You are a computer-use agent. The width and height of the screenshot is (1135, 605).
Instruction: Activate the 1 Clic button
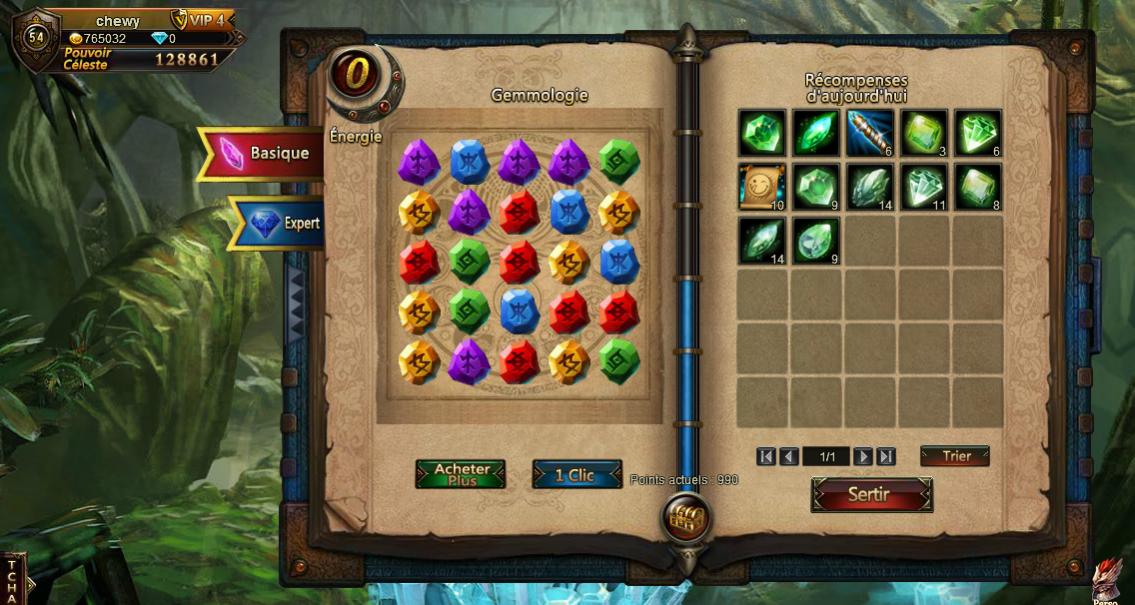[576, 475]
